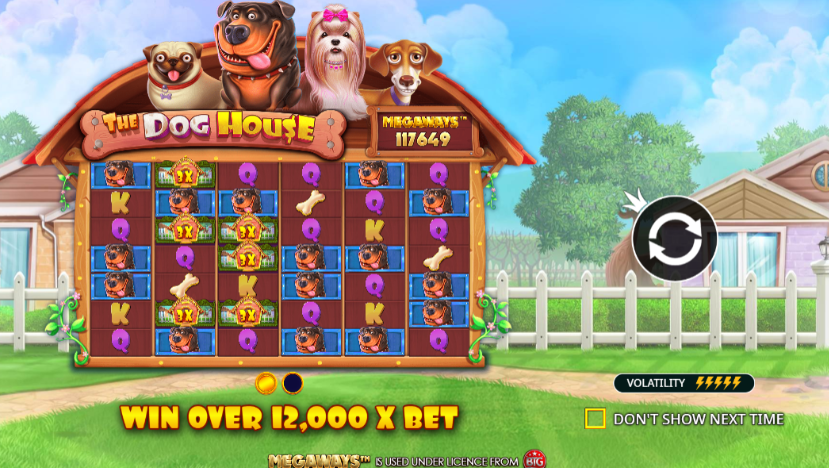
Task: Tick the Don't Show Next Time checkbox
Action: 595,418
